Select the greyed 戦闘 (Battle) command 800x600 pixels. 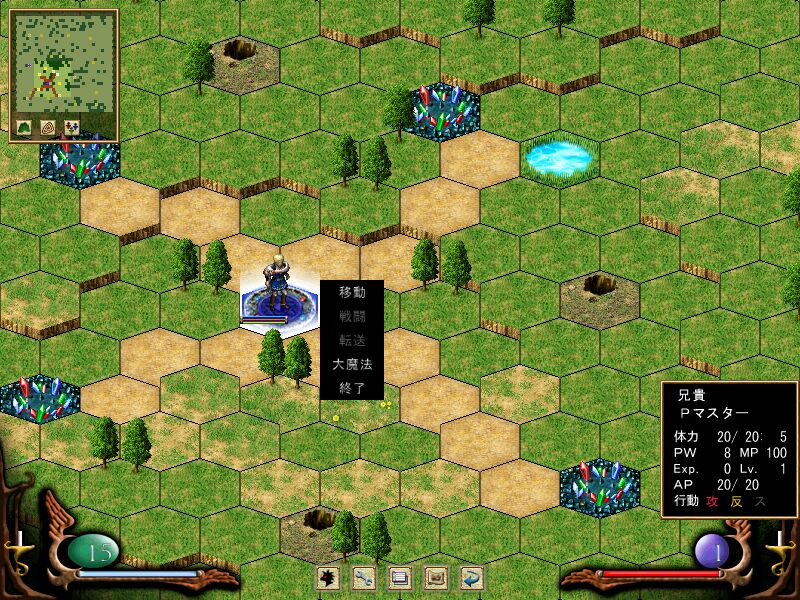(x=352, y=317)
